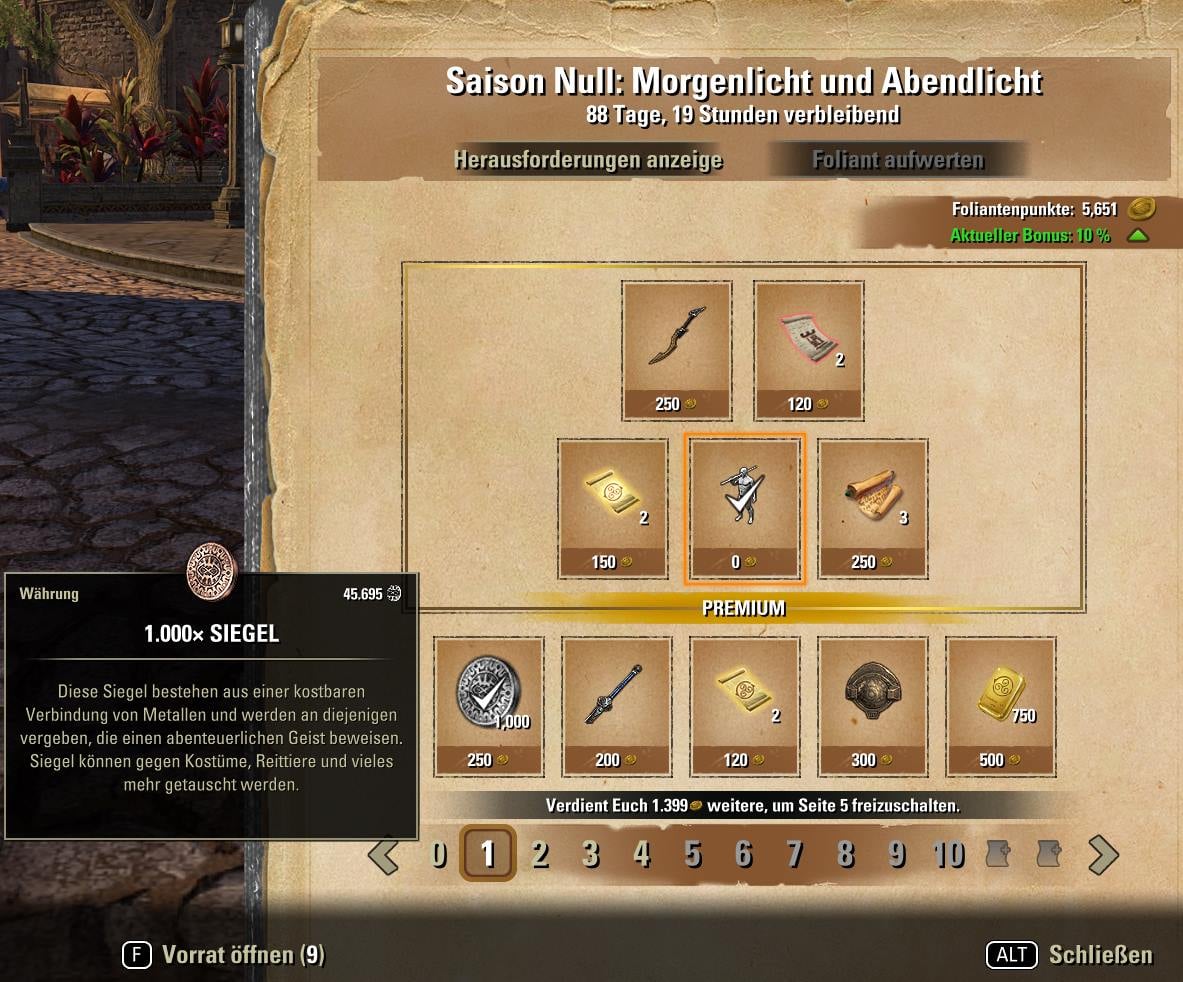Screen dimensions: 1183x982
Task: Switch to page 2 of the tome
Action: click(540, 855)
